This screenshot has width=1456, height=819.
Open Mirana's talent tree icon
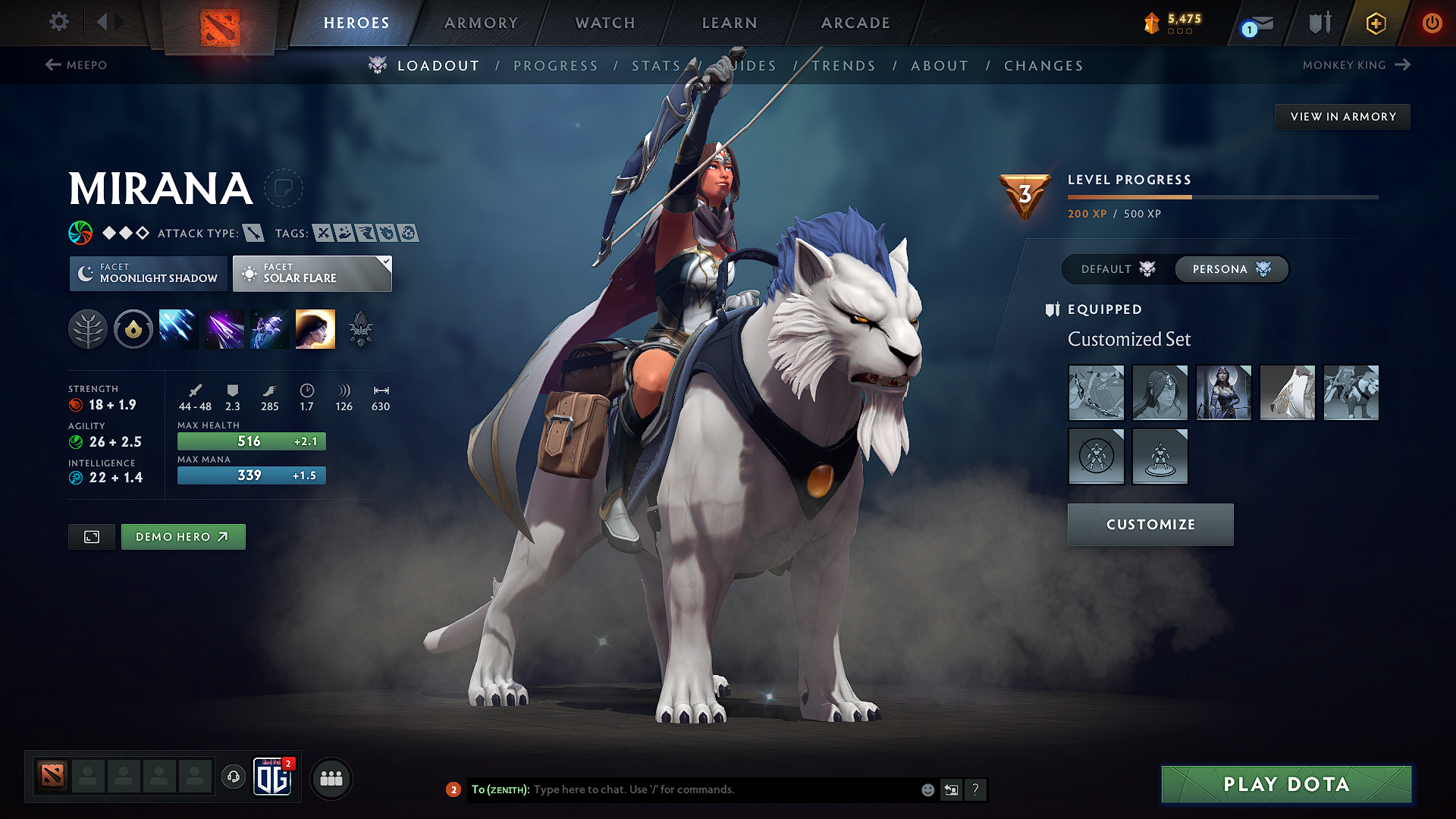pyautogui.click(x=88, y=328)
